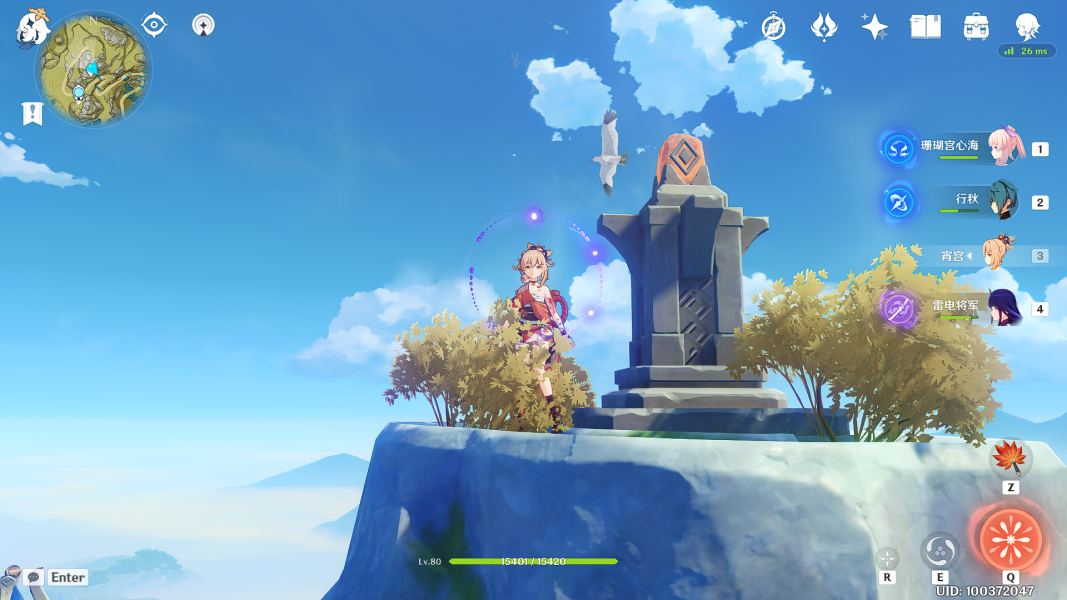Toggle the crosshair aiming mode icon
Screen dimensions: 1067x600
887,558
